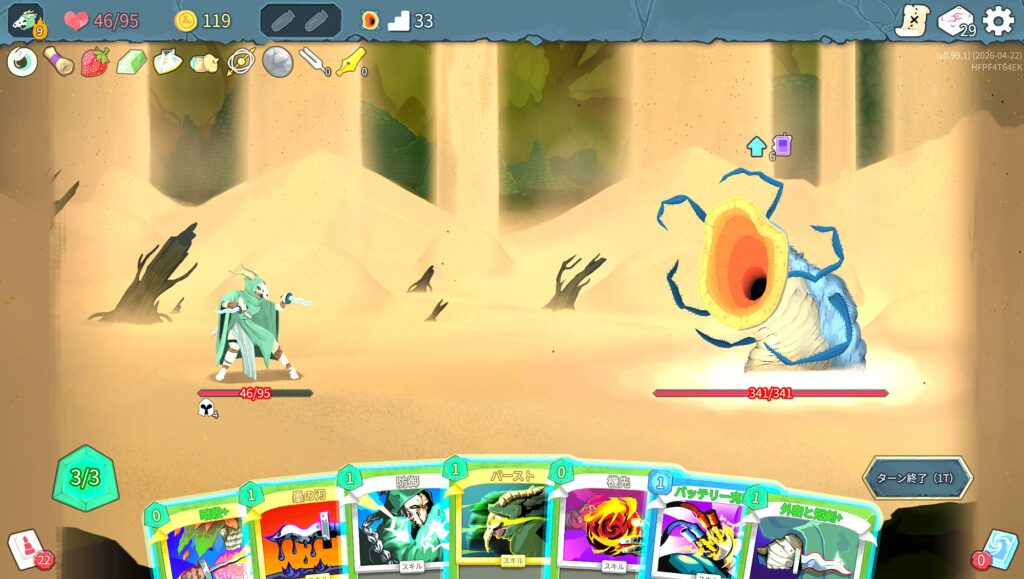The height and width of the screenshot is (579, 1024).
Task: Open the treasure map scroll
Action: tap(911, 20)
